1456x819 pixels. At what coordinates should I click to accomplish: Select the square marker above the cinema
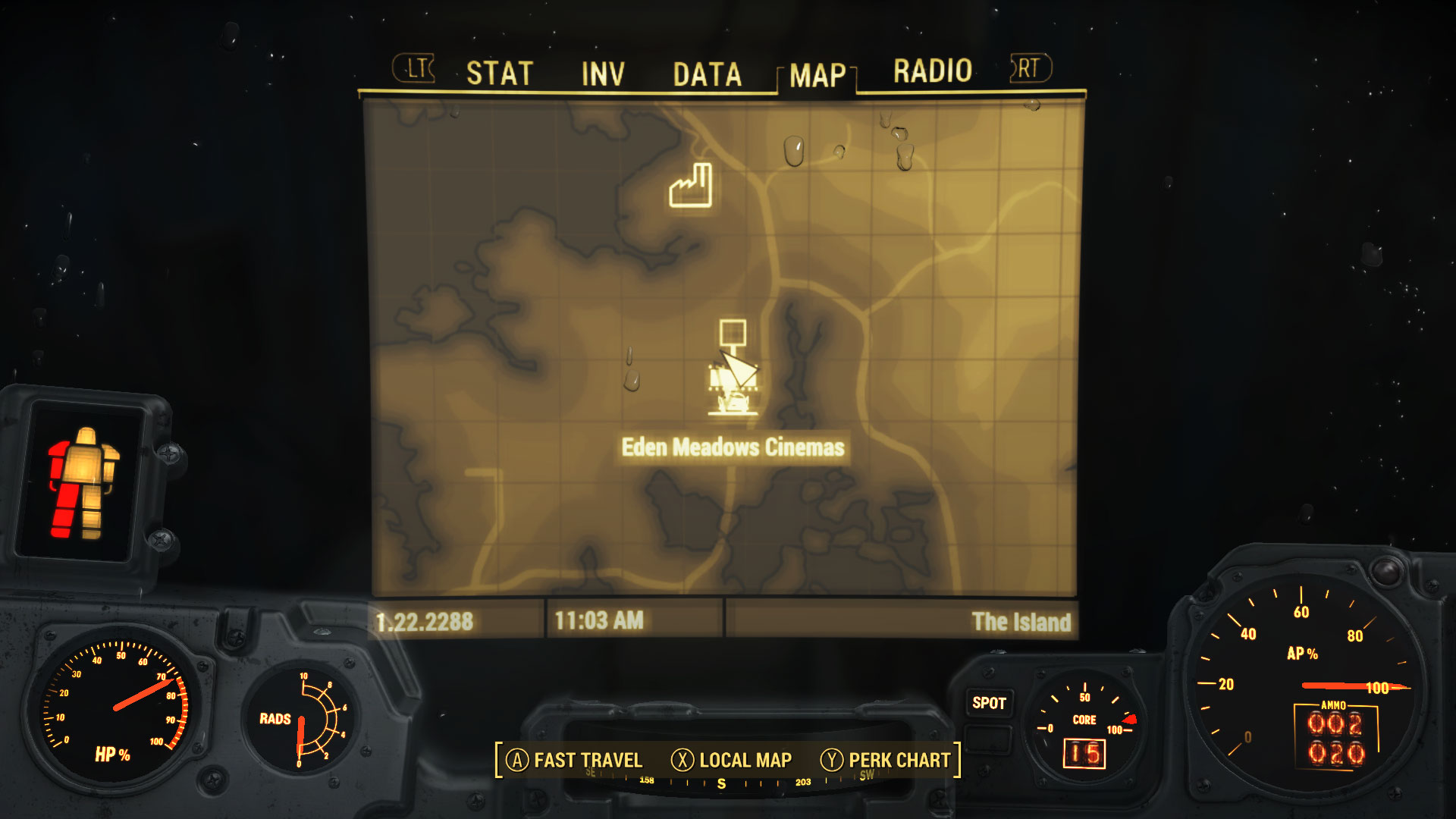(733, 333)
